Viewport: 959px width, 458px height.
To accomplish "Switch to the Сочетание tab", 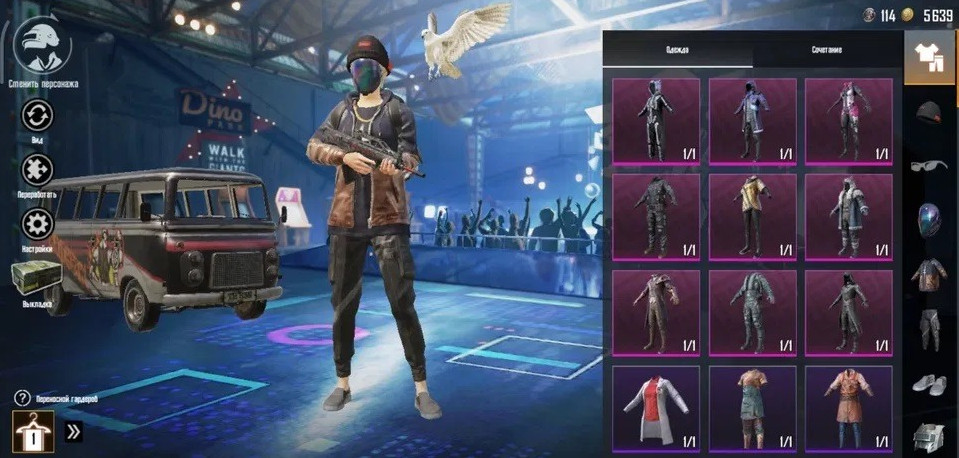I will pos(827,50).
